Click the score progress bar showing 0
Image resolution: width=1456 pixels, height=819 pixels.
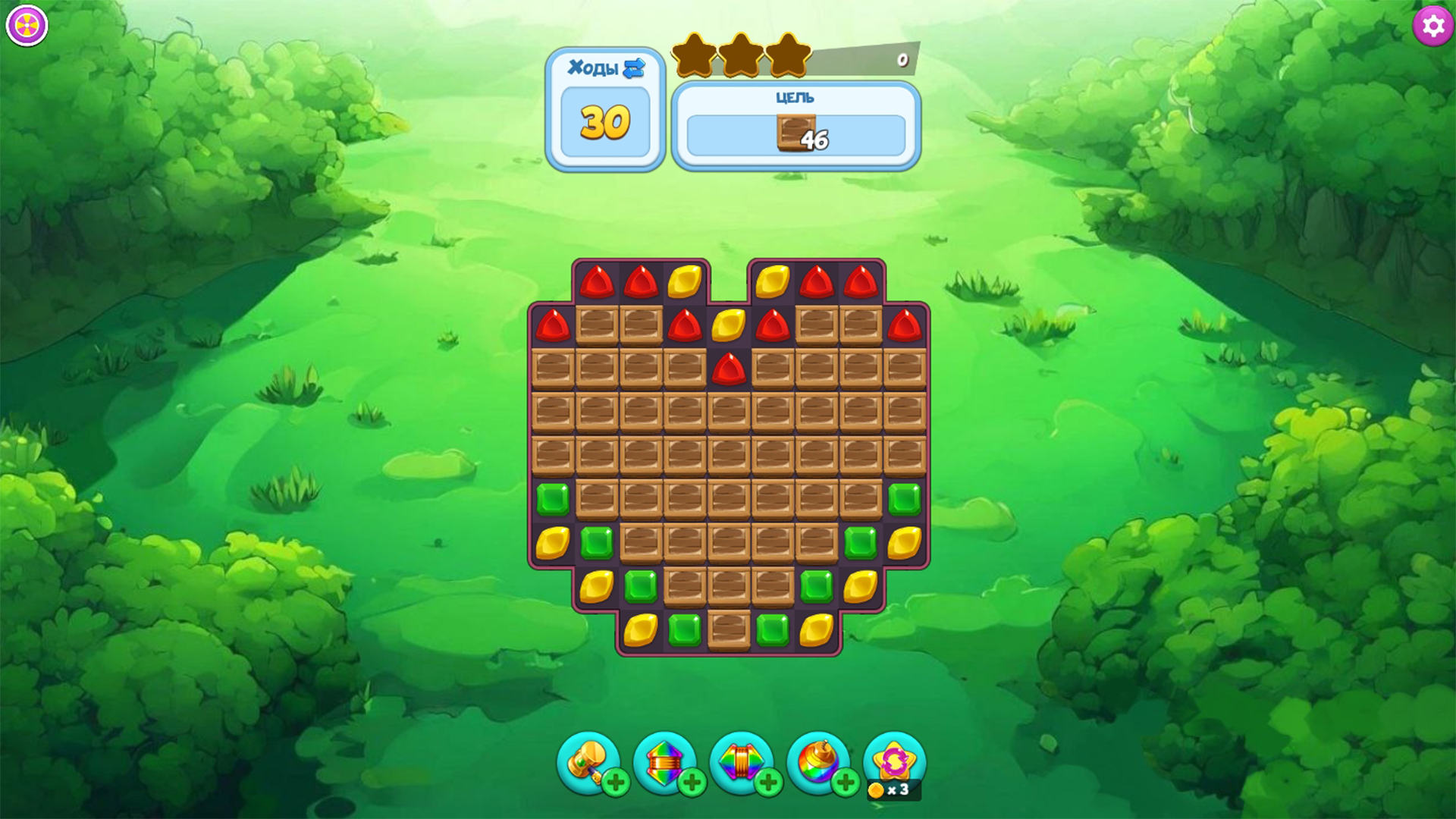pyautogui.click(x=864, y=58)
